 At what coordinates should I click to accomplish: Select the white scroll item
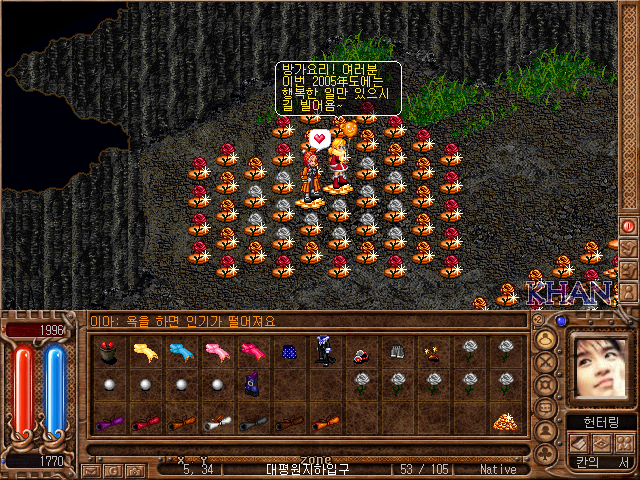217,423
